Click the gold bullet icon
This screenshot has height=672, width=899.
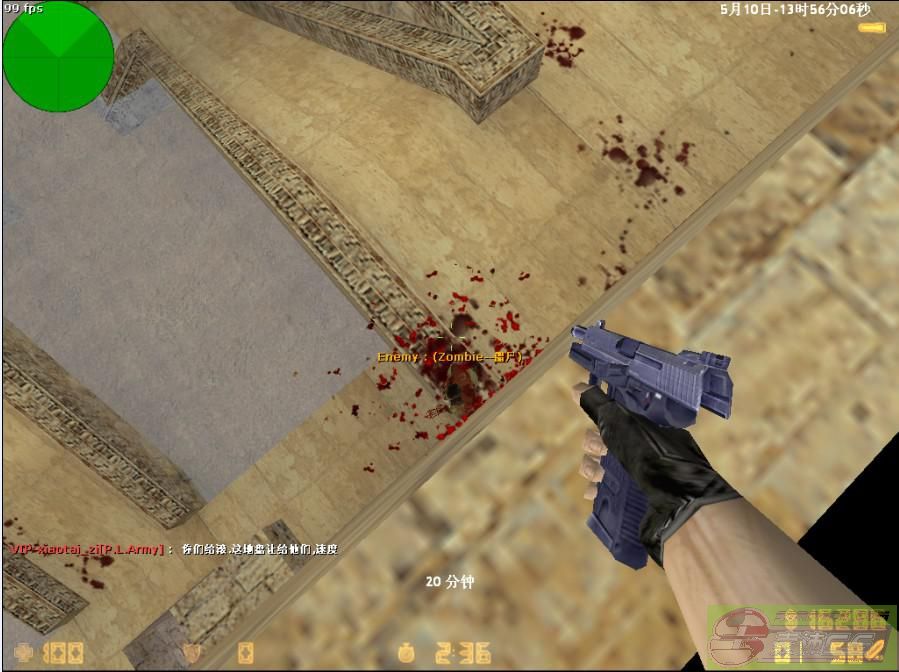click(x=872, y=27)
